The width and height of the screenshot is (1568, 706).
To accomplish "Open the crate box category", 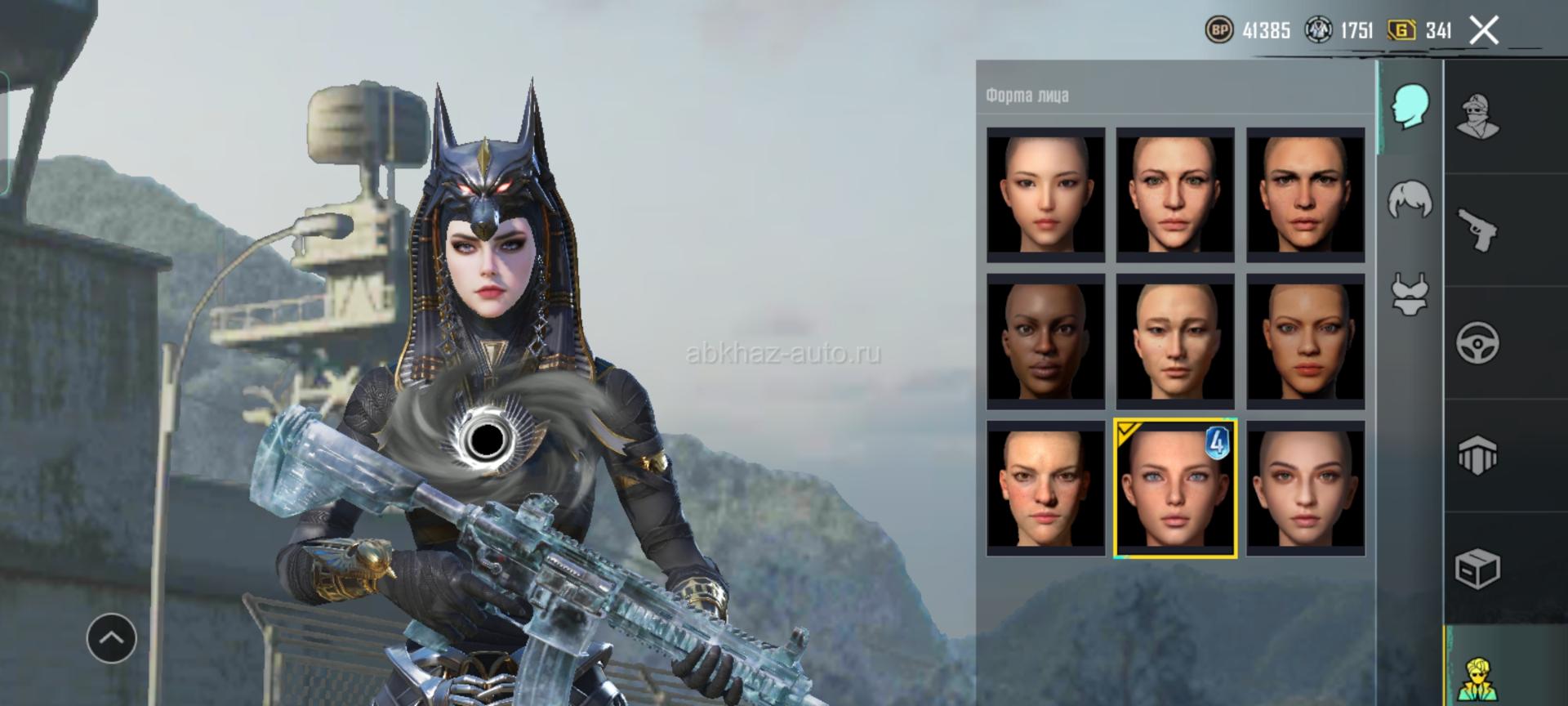I will tap(1477, 568).
